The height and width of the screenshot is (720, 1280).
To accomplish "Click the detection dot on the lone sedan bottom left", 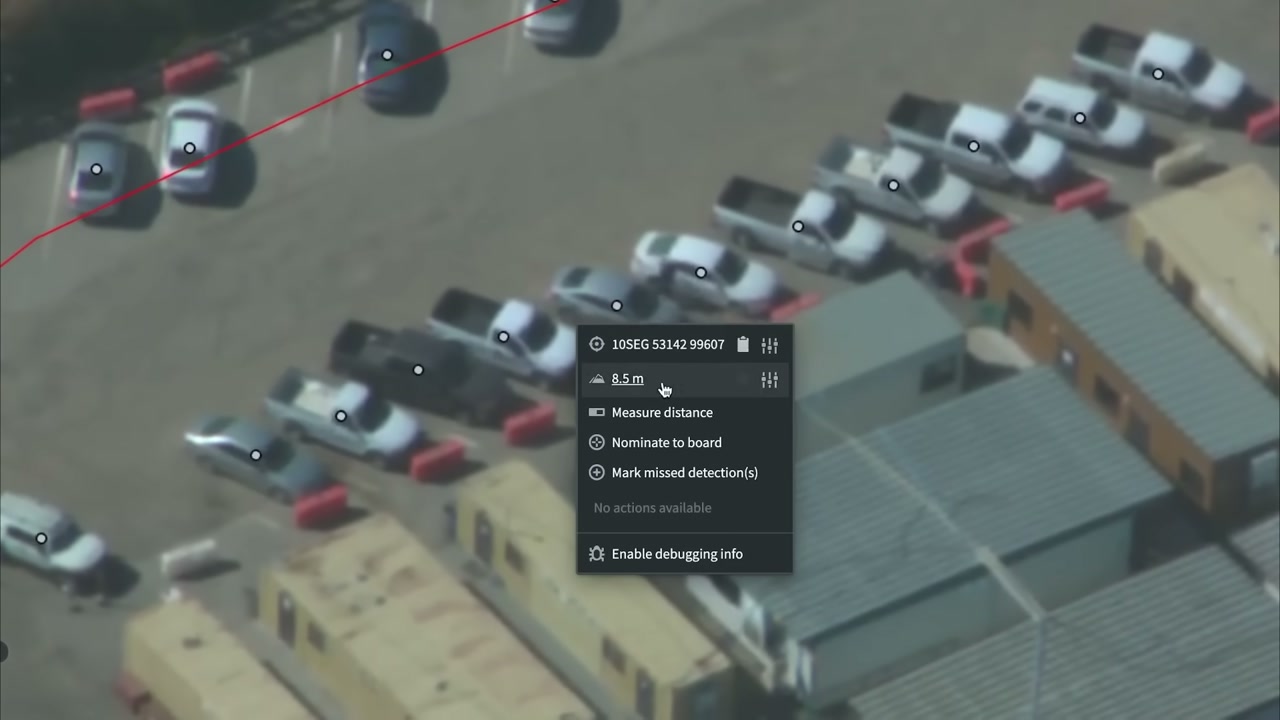I will pos(41,538).
